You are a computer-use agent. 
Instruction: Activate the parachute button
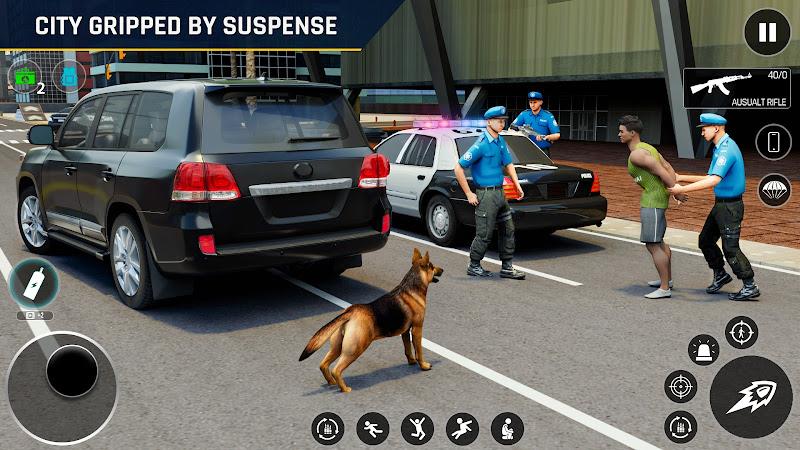773,190
